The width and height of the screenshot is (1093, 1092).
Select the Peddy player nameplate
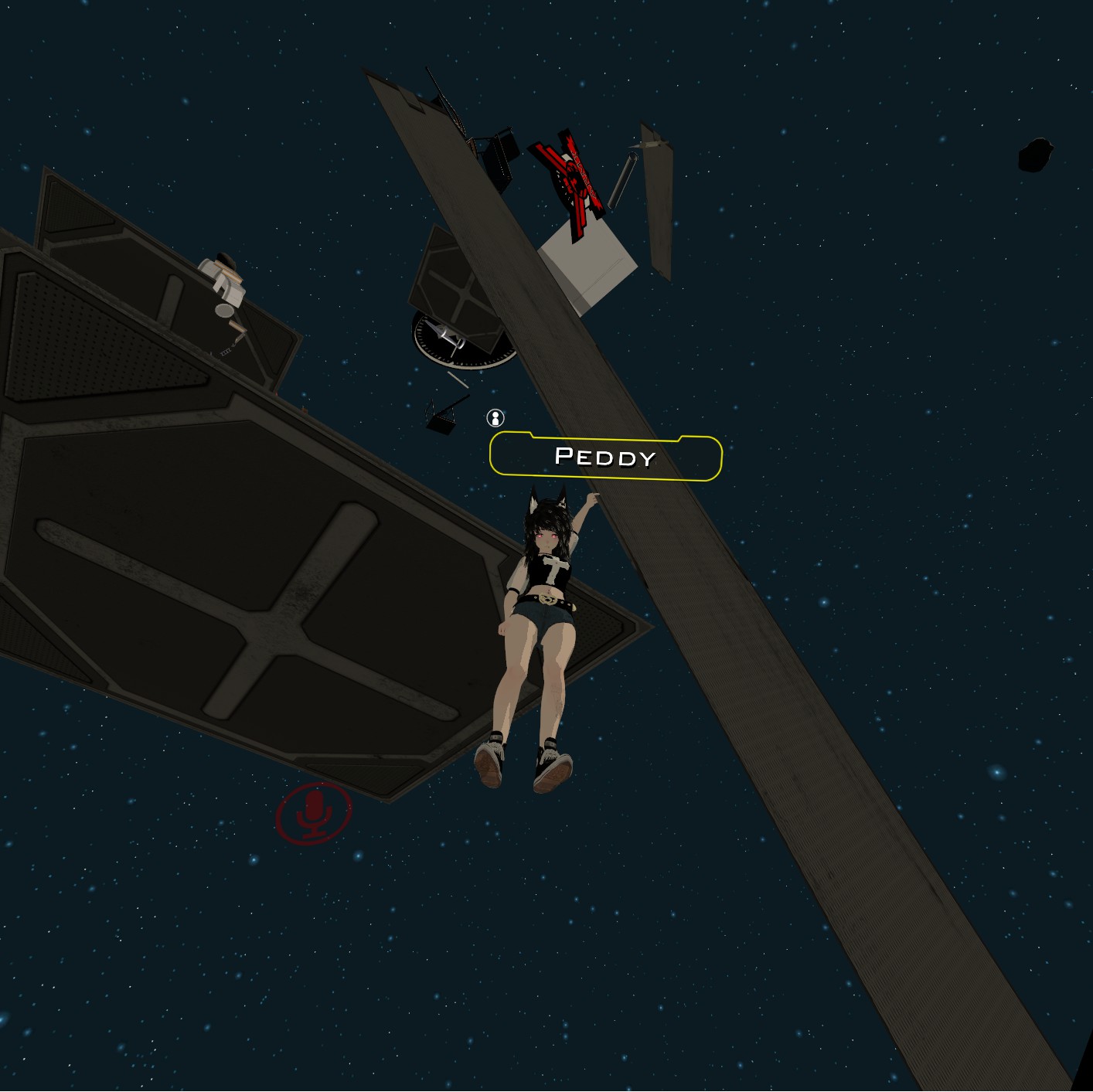(605, 457)
